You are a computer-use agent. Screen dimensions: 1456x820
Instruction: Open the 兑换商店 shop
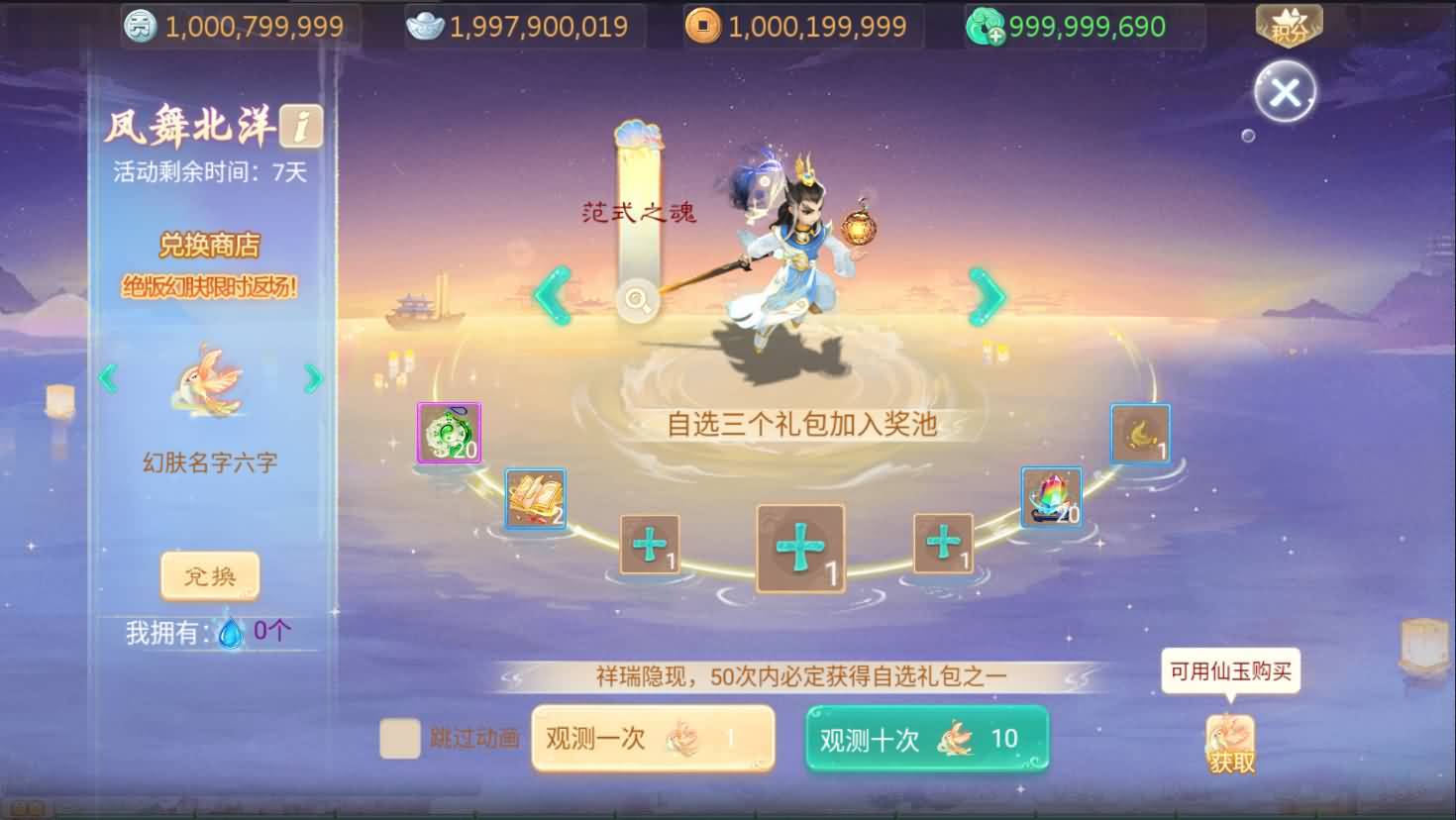point(209,245)
